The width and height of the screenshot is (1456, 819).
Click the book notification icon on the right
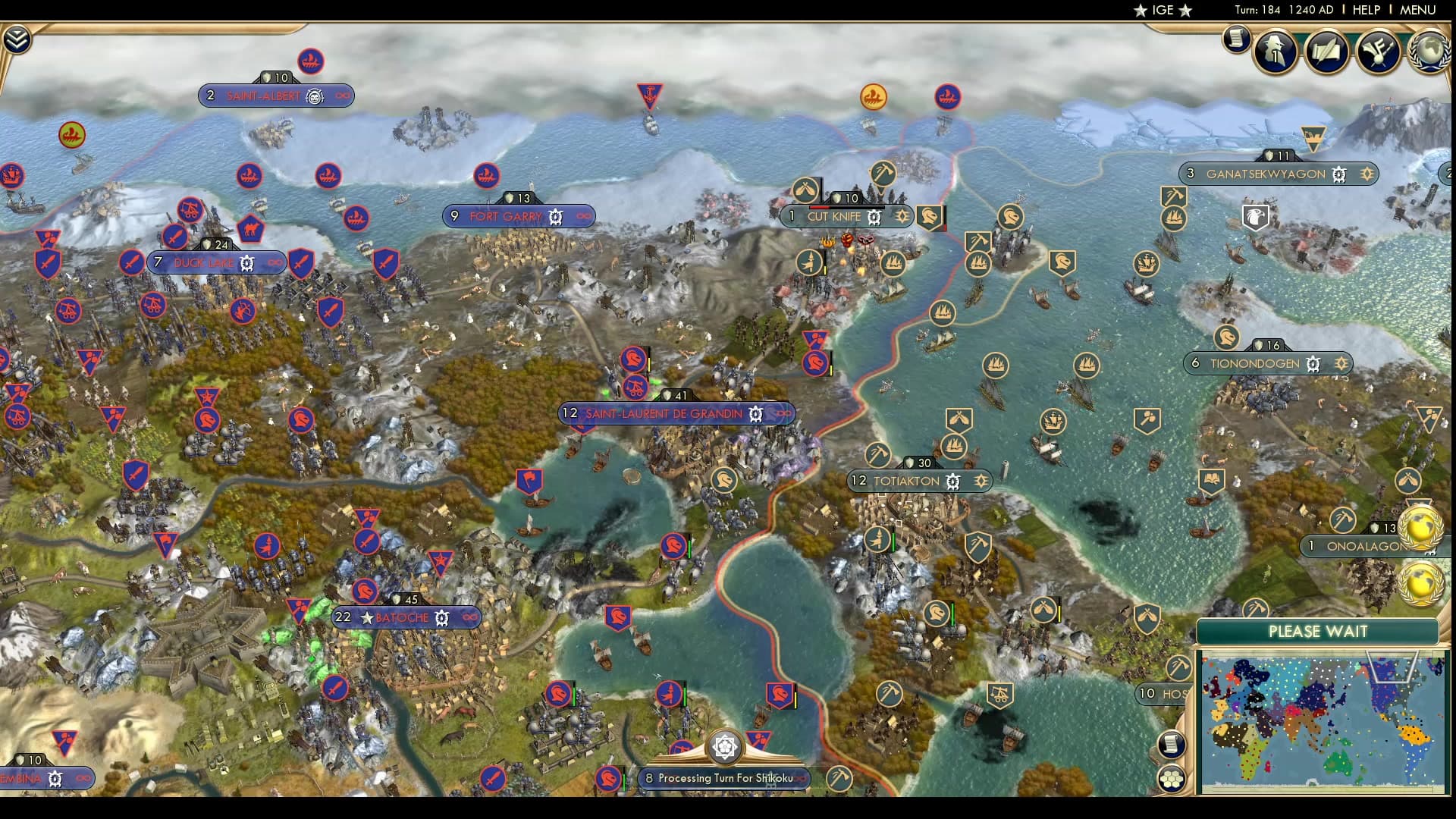[x=1213, y=480]
